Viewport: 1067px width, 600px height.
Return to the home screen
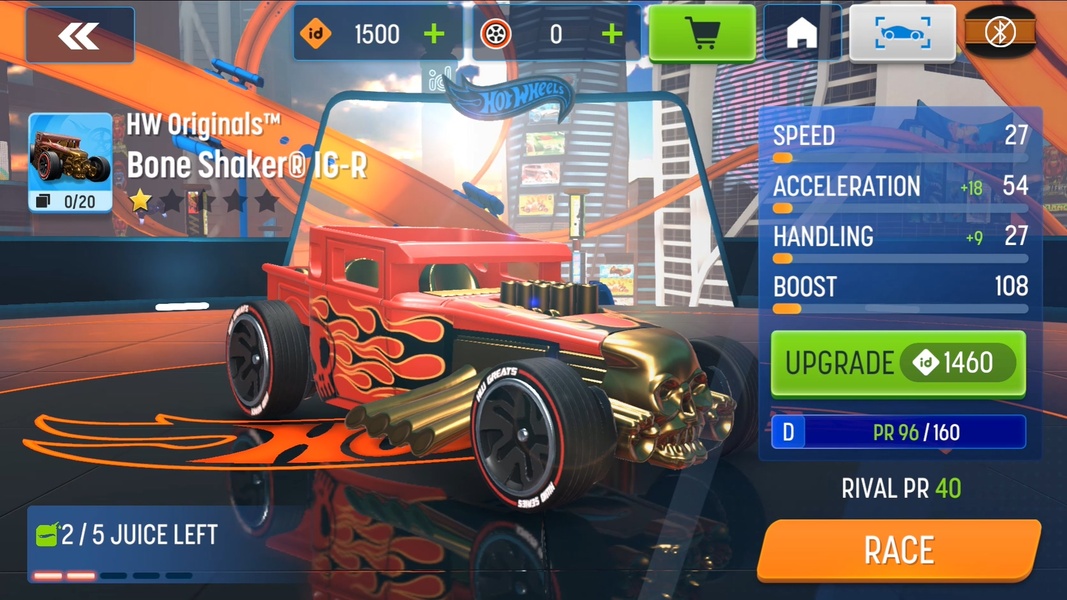(802, 34)
